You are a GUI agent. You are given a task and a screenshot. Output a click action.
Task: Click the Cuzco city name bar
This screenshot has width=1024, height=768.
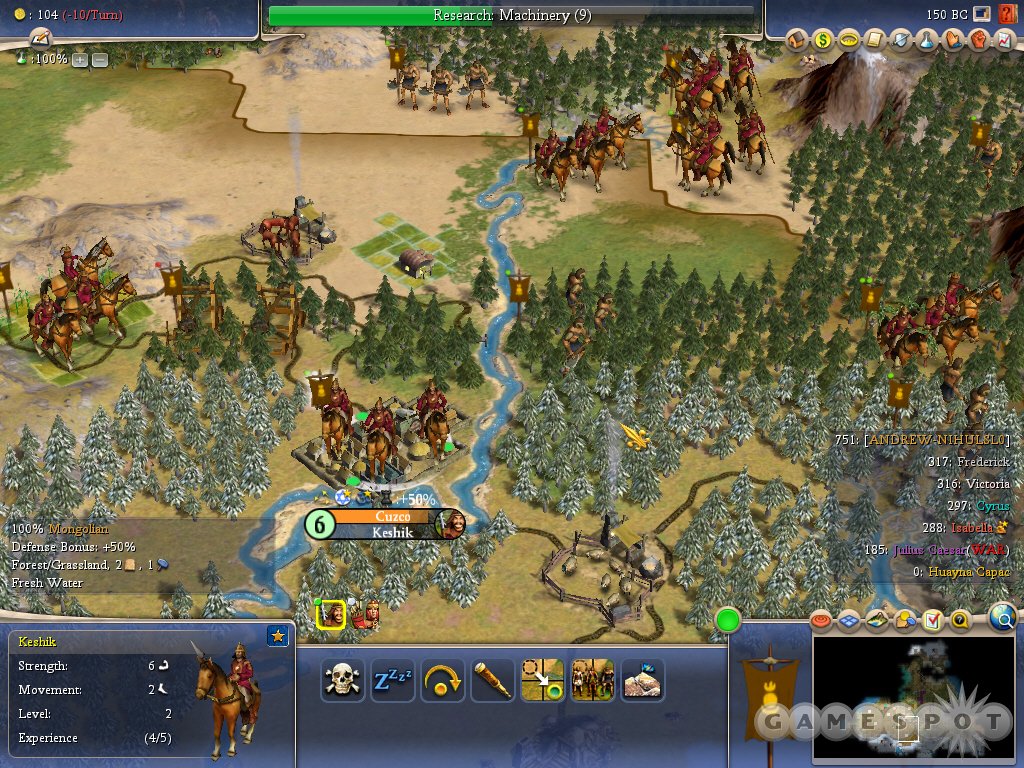click(x=391, y=516)
